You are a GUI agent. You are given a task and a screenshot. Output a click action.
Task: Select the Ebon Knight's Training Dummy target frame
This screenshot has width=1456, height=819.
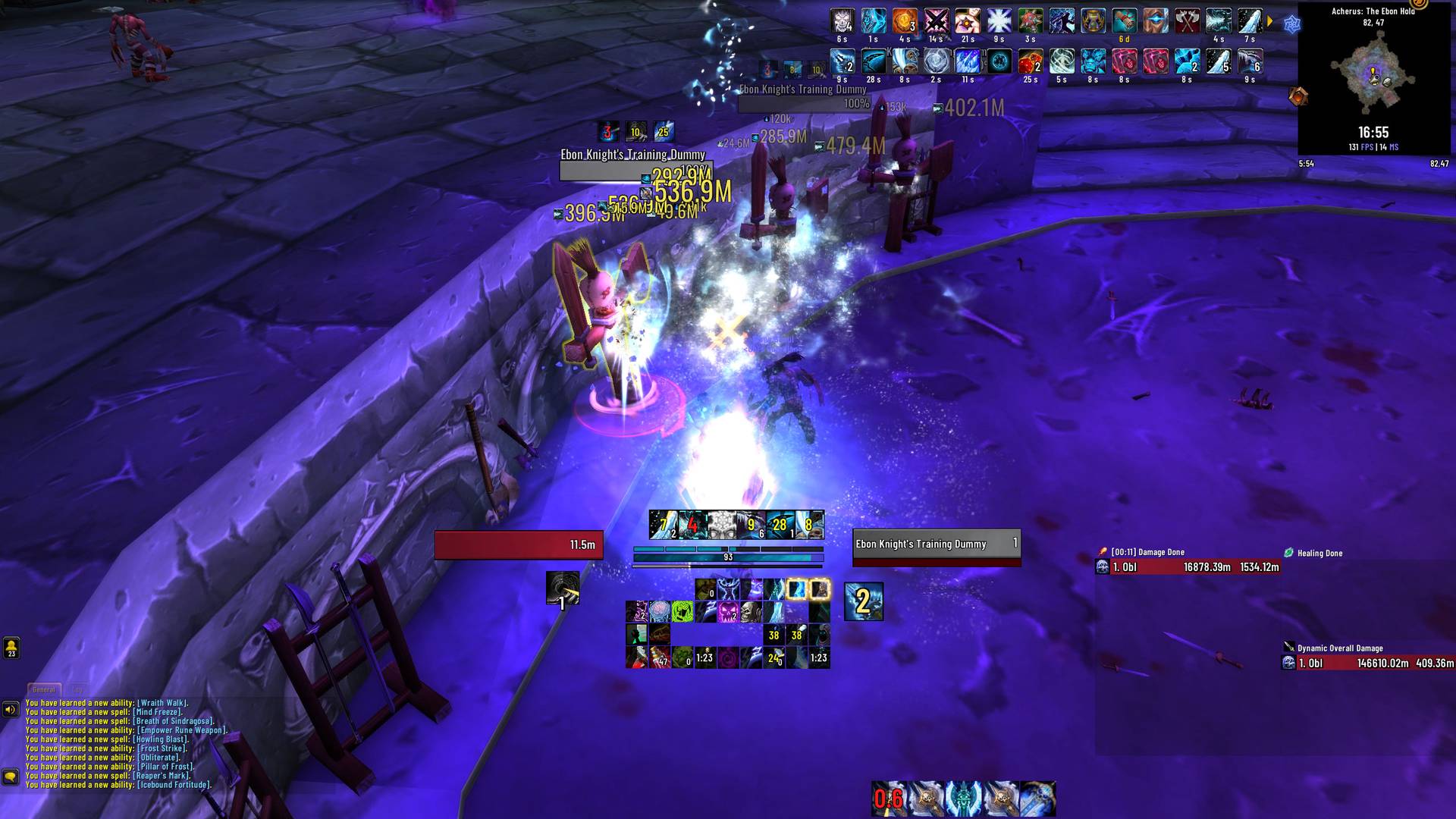[x=935, y=544]
